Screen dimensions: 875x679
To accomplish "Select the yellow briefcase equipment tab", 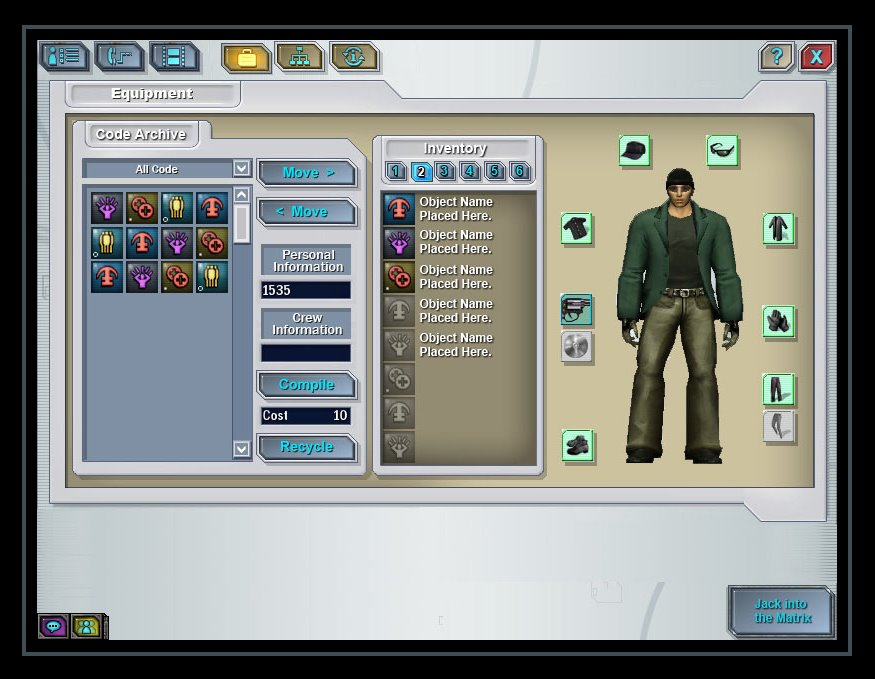I will pos(245,58).
